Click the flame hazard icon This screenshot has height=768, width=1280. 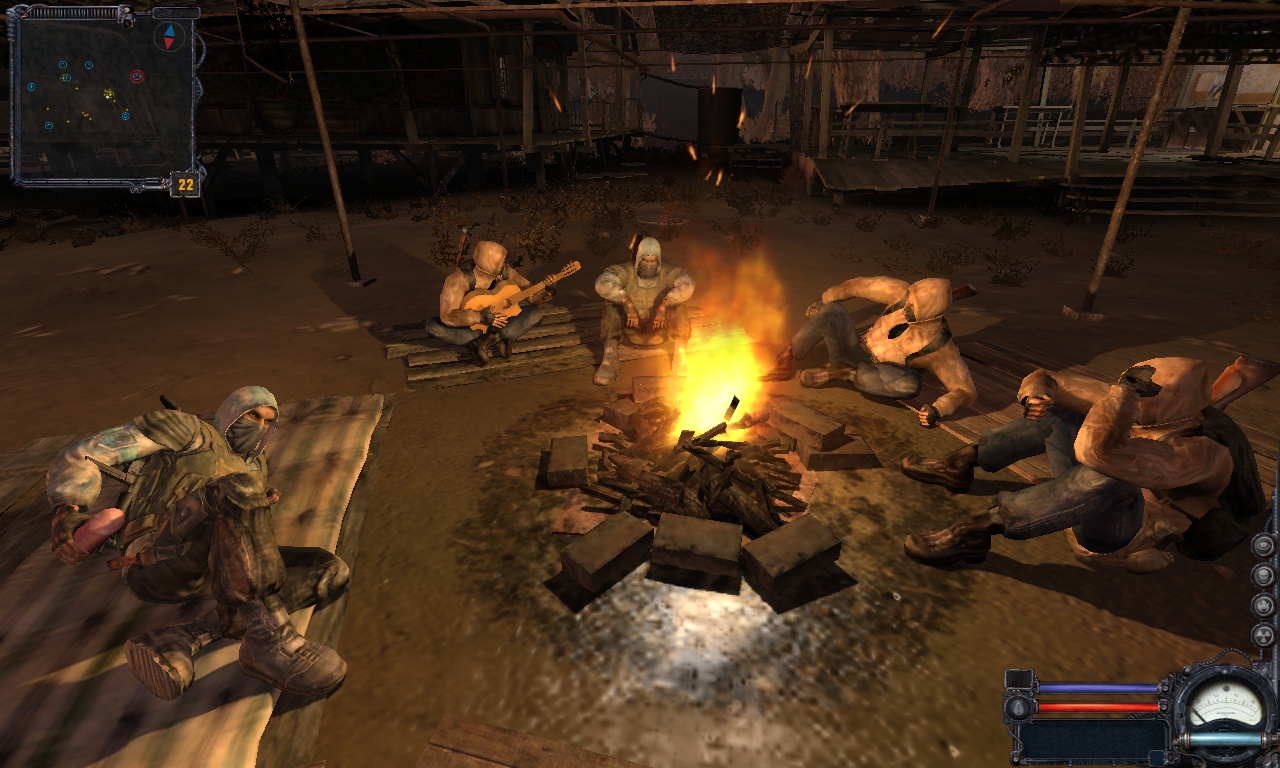1263,606
